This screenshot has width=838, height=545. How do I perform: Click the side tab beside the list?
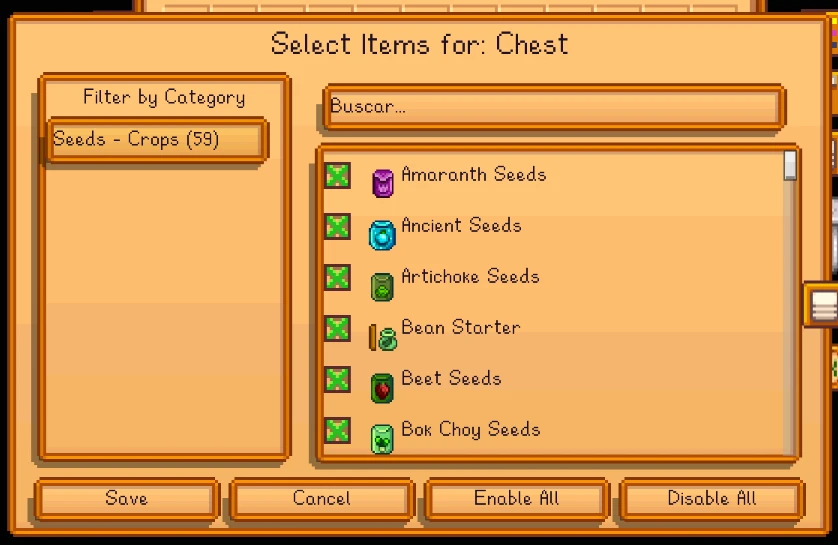822,305
